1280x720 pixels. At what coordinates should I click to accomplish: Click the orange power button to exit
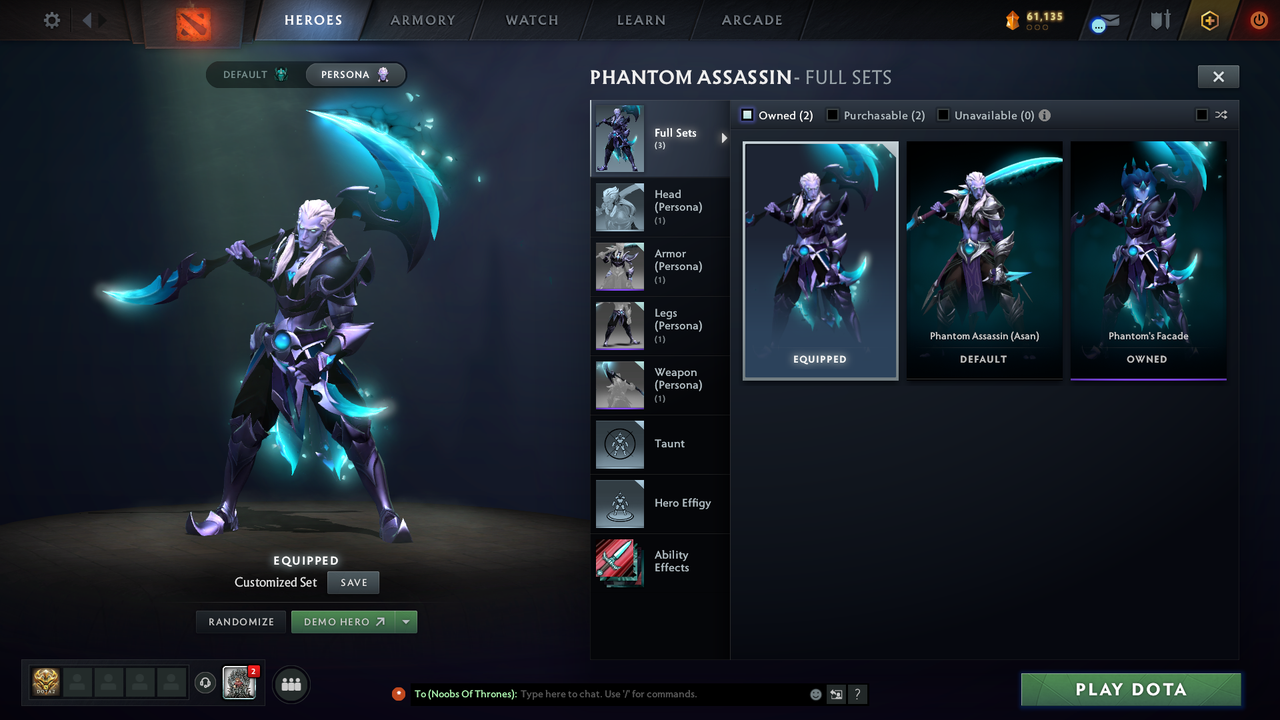[1257, 20]
